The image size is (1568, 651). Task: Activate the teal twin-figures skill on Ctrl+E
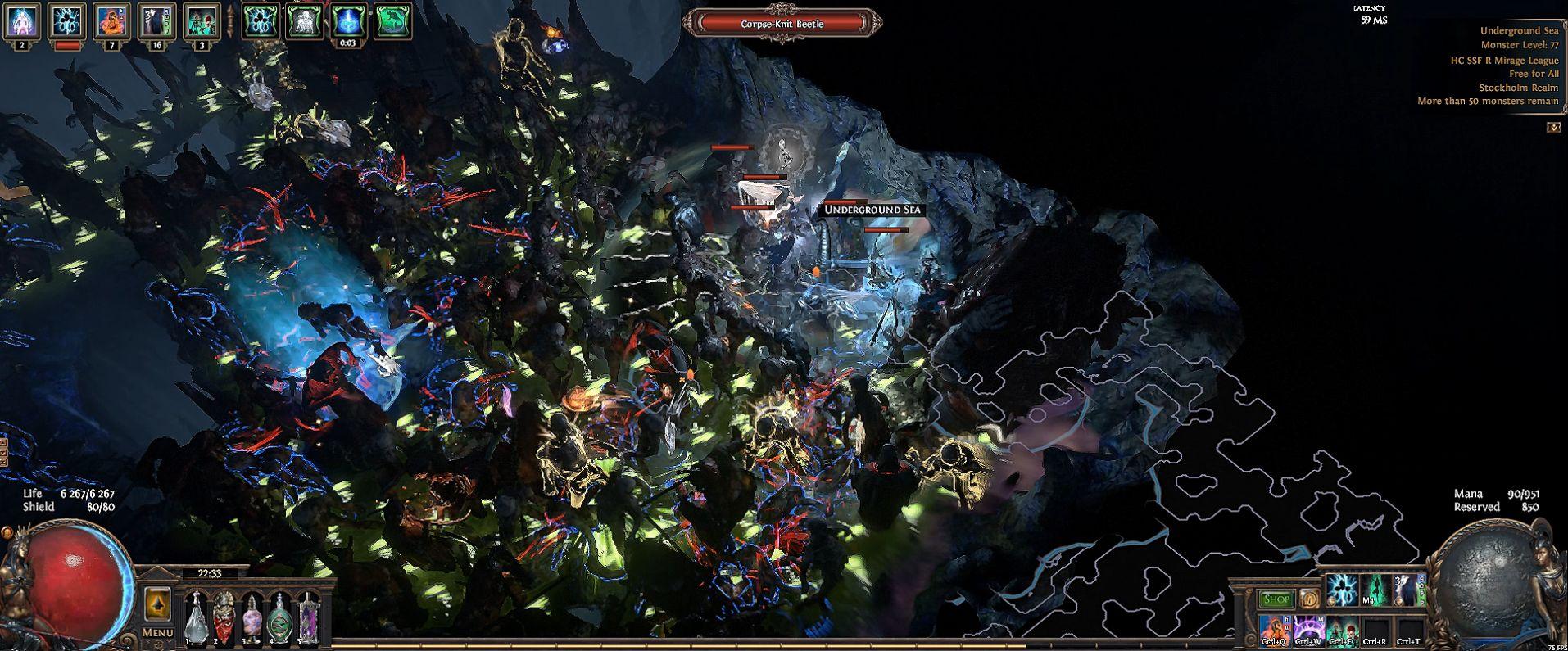1340,631
